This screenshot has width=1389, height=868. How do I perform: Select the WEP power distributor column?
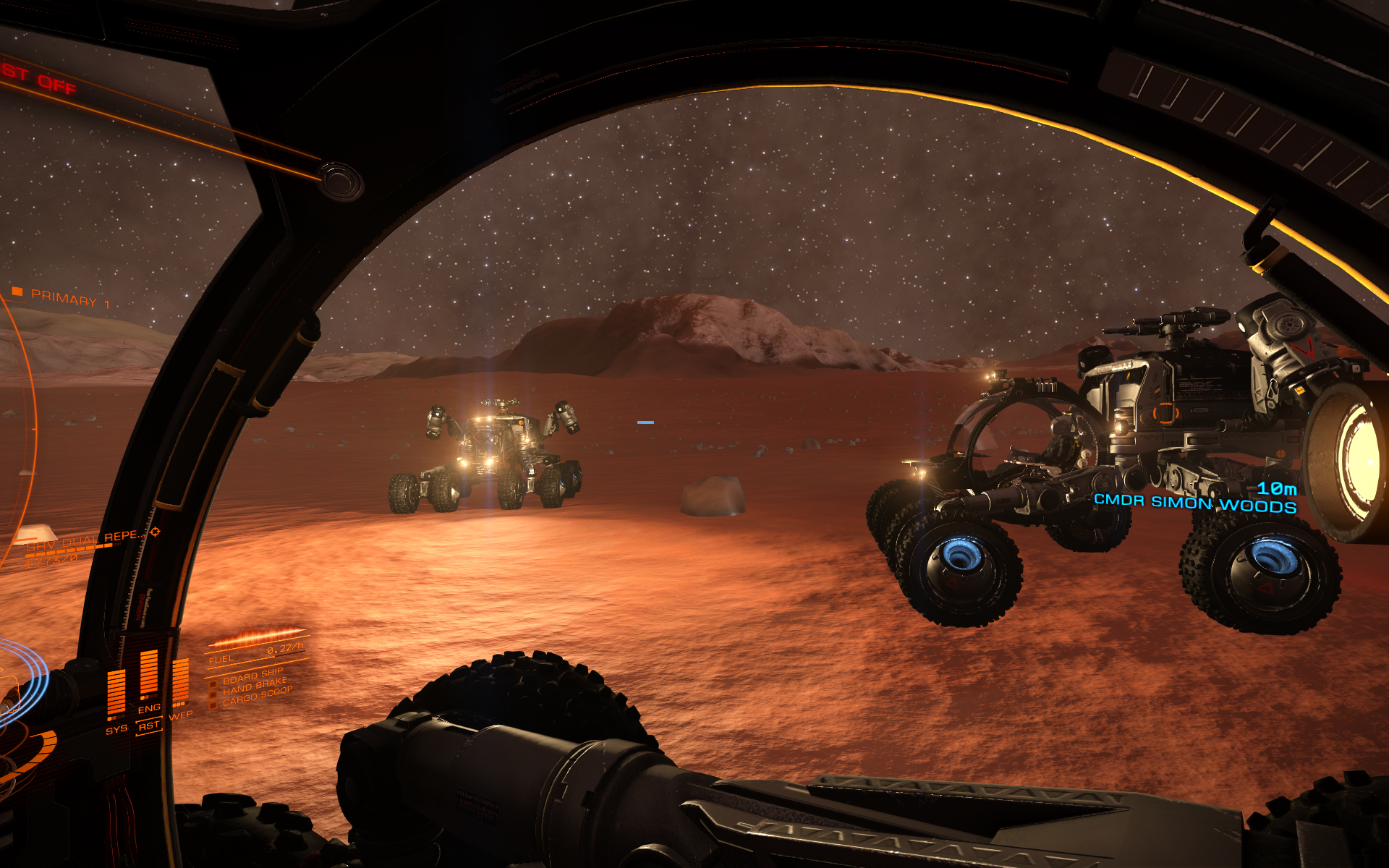click(180, 681)
